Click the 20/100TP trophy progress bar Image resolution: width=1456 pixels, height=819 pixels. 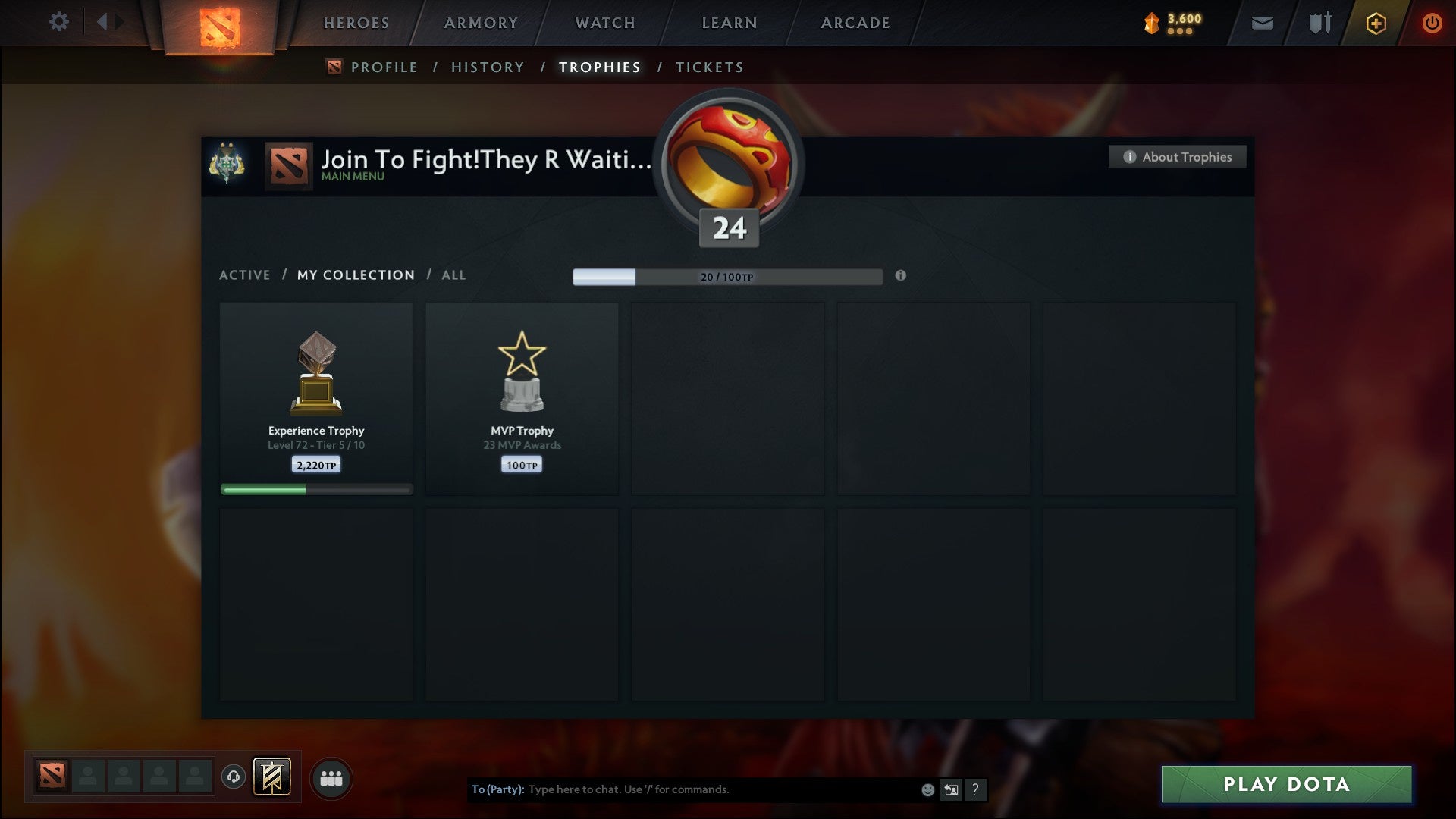(726, 277)
